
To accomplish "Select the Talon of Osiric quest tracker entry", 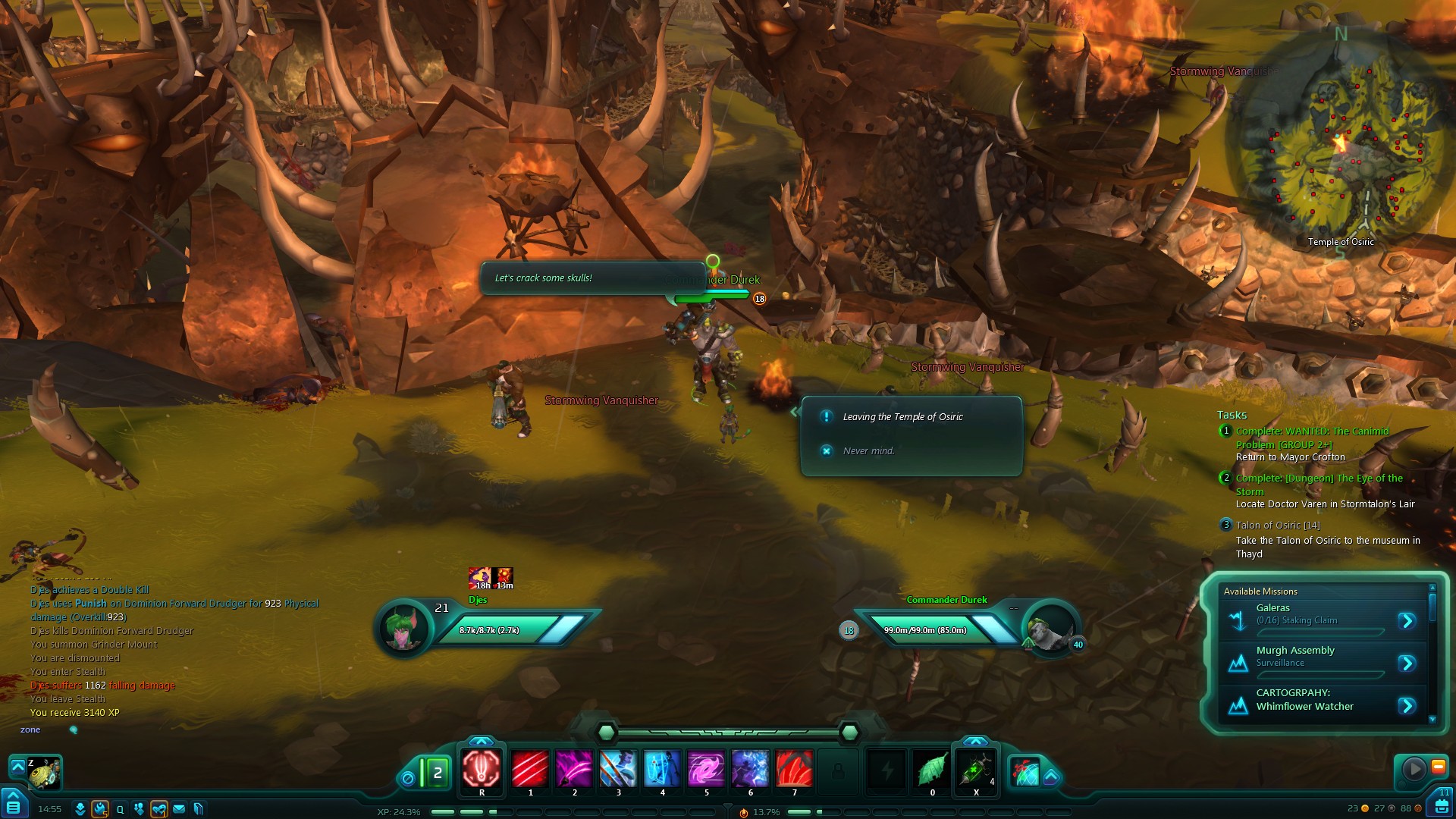I will click(x=1278, y=526).
